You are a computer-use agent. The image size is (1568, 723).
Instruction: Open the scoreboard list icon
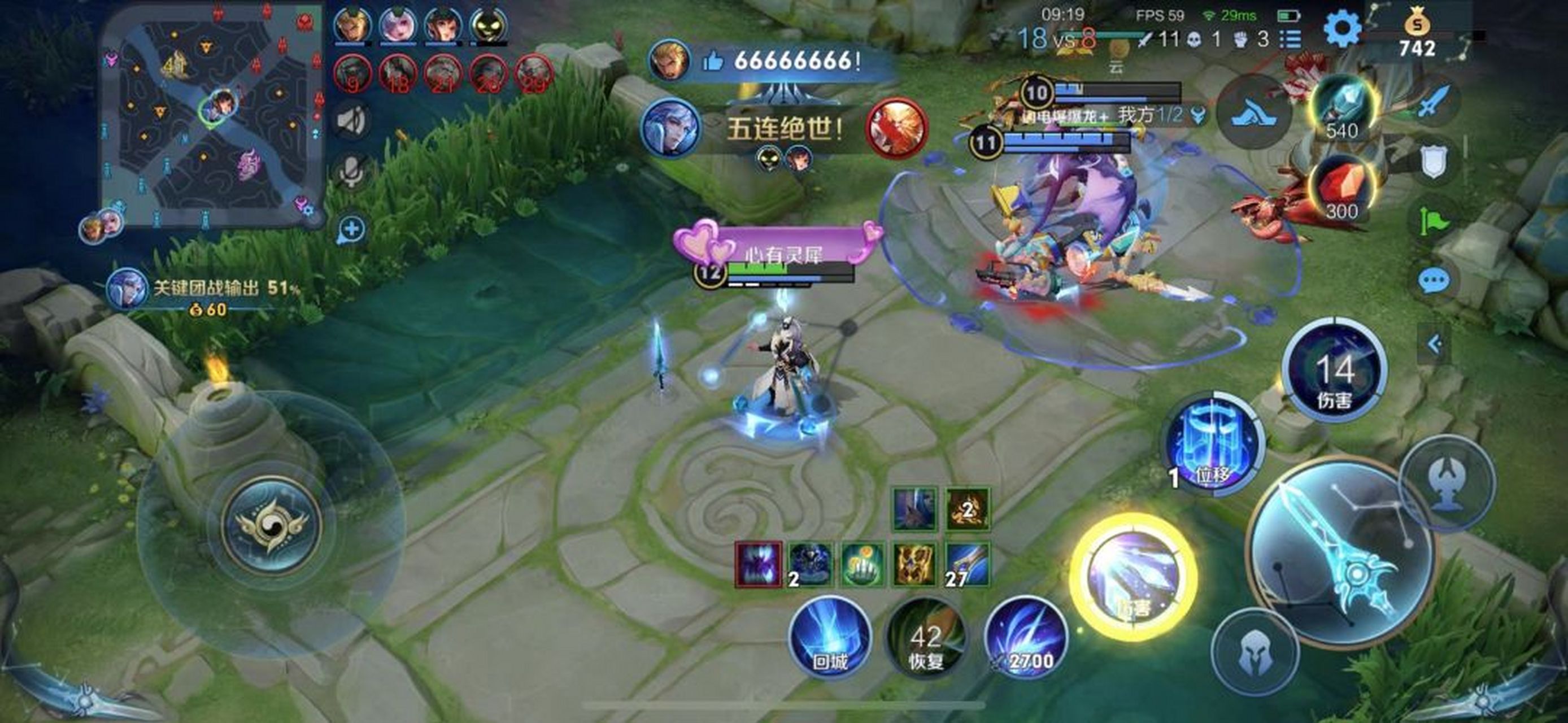coord(1290,40)
